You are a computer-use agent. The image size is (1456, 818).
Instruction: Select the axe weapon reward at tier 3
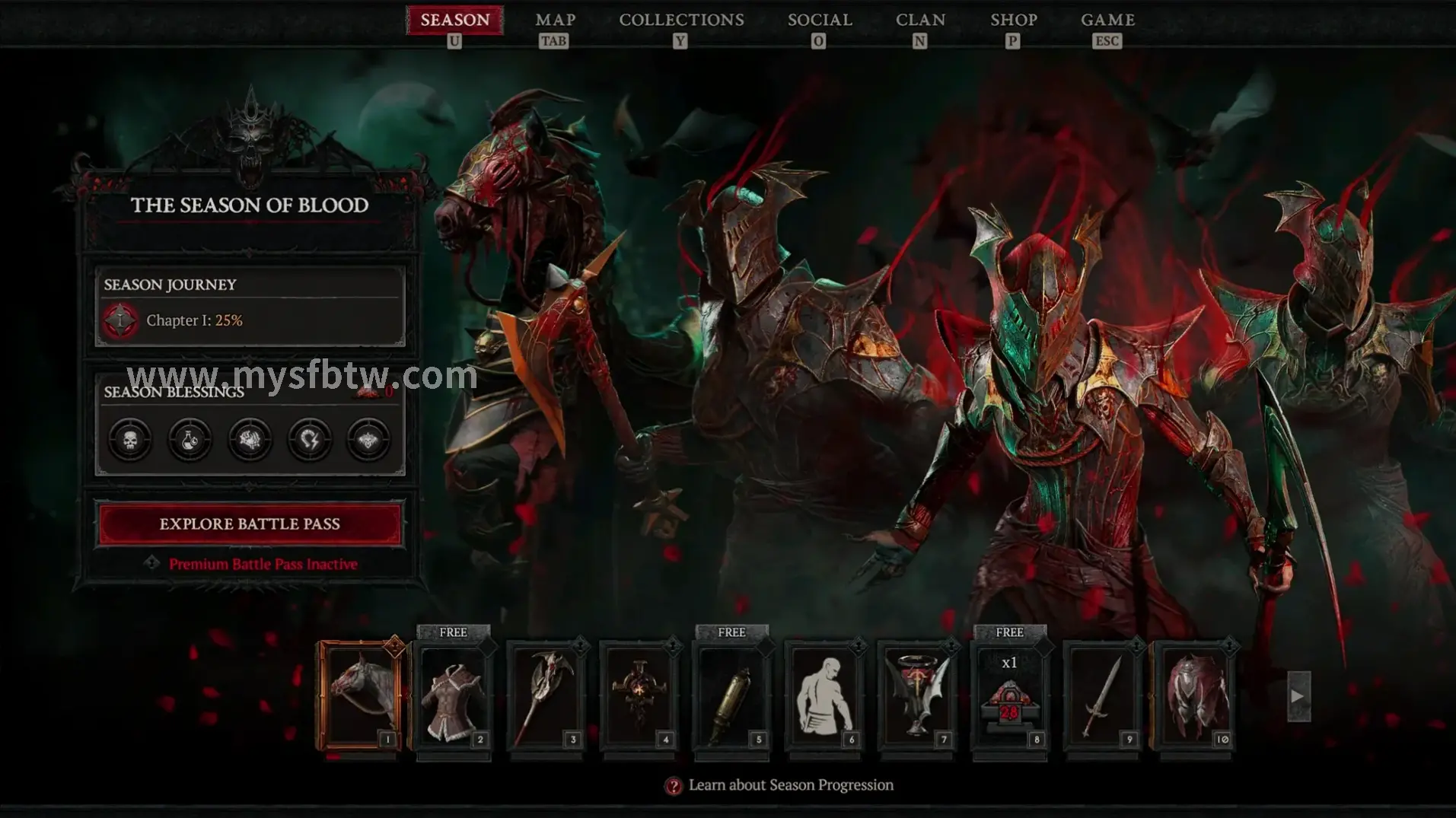coord(546,696)
